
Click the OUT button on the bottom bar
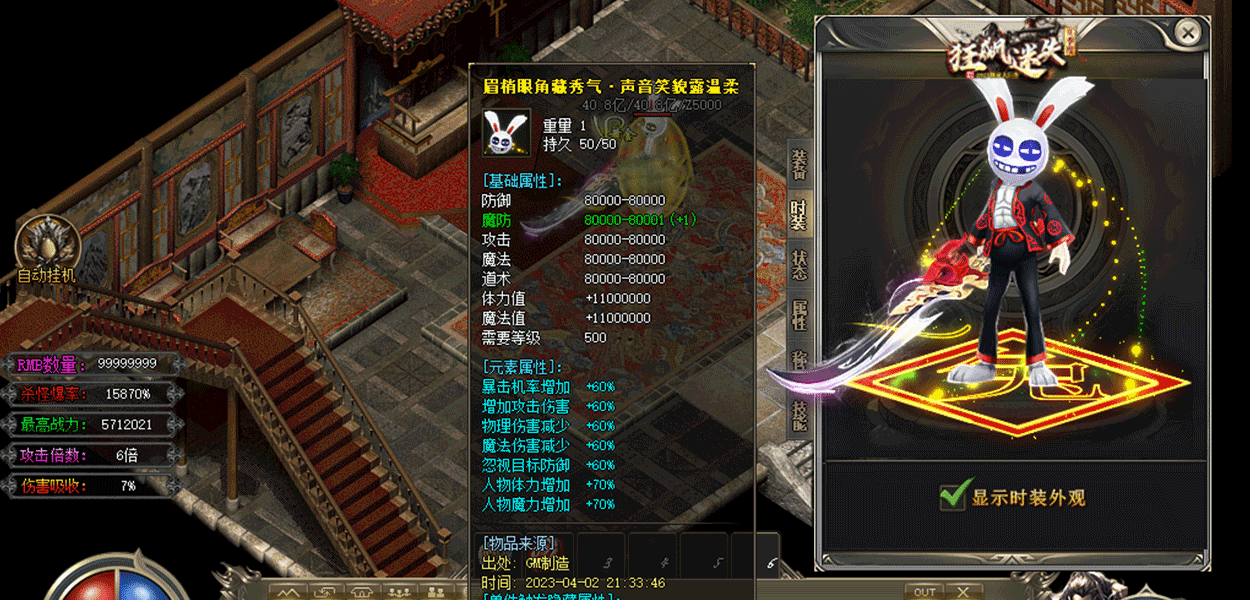(925, 592)
